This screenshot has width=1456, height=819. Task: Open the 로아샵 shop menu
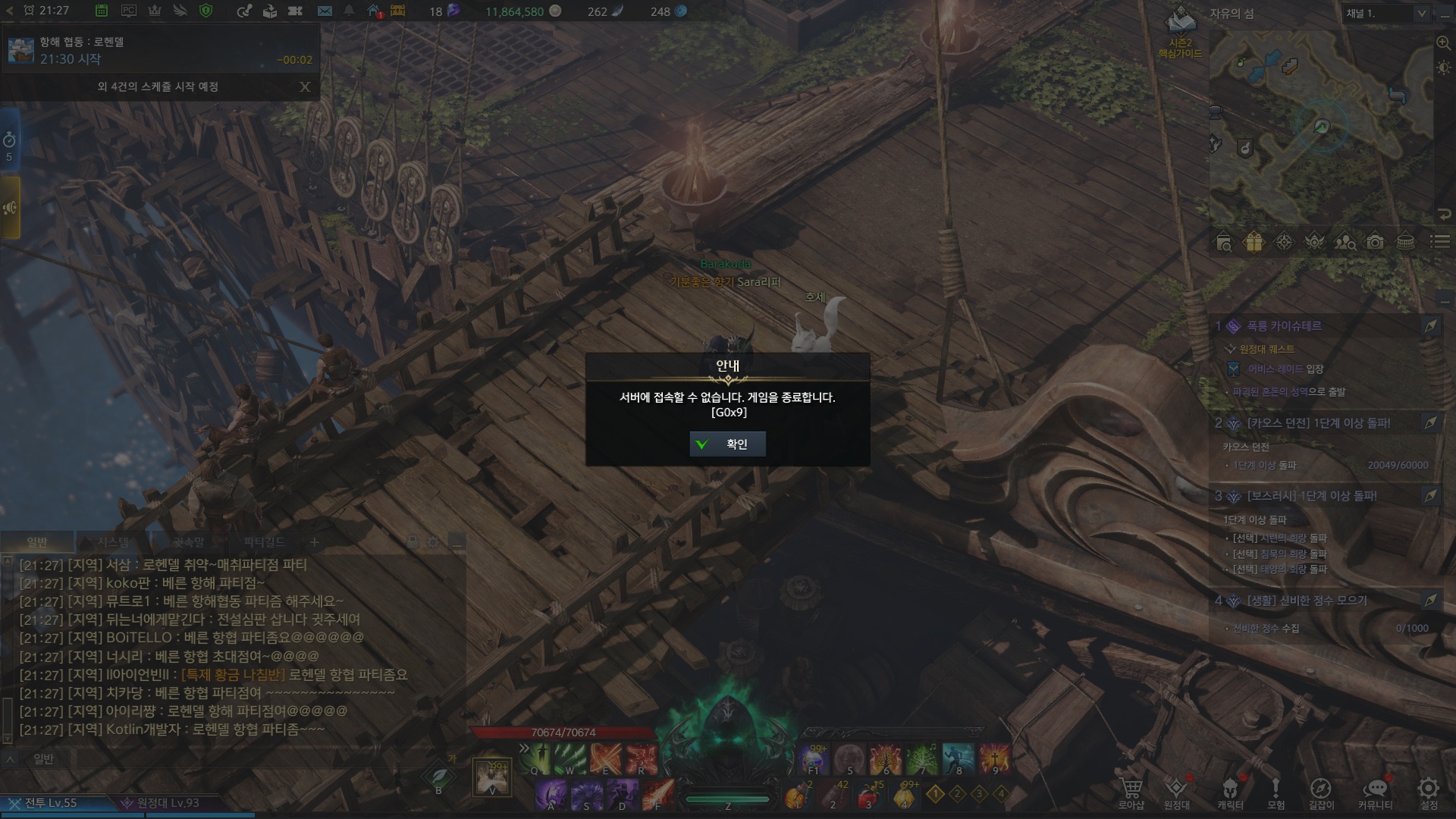(x=1131, y=792)
